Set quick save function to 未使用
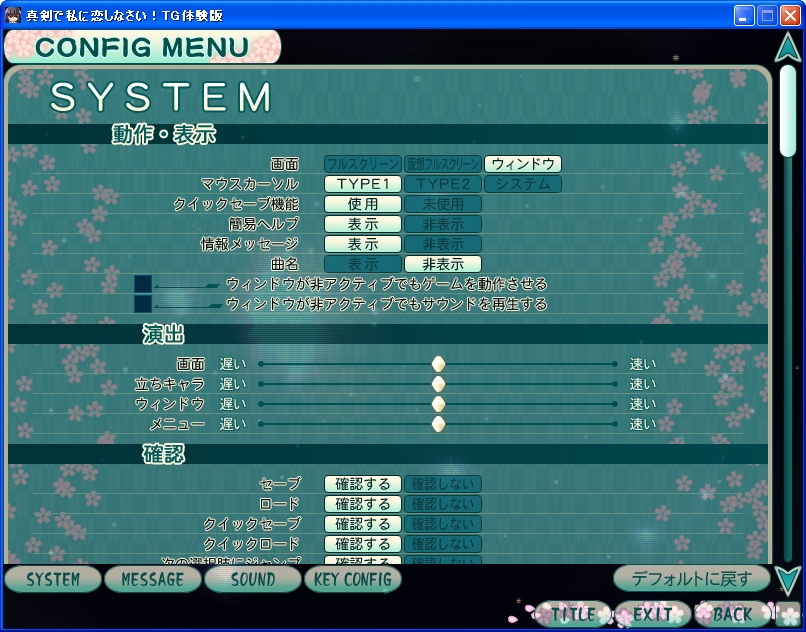The height and width of the screenshot is (632, 806). [x=442, y=204]
